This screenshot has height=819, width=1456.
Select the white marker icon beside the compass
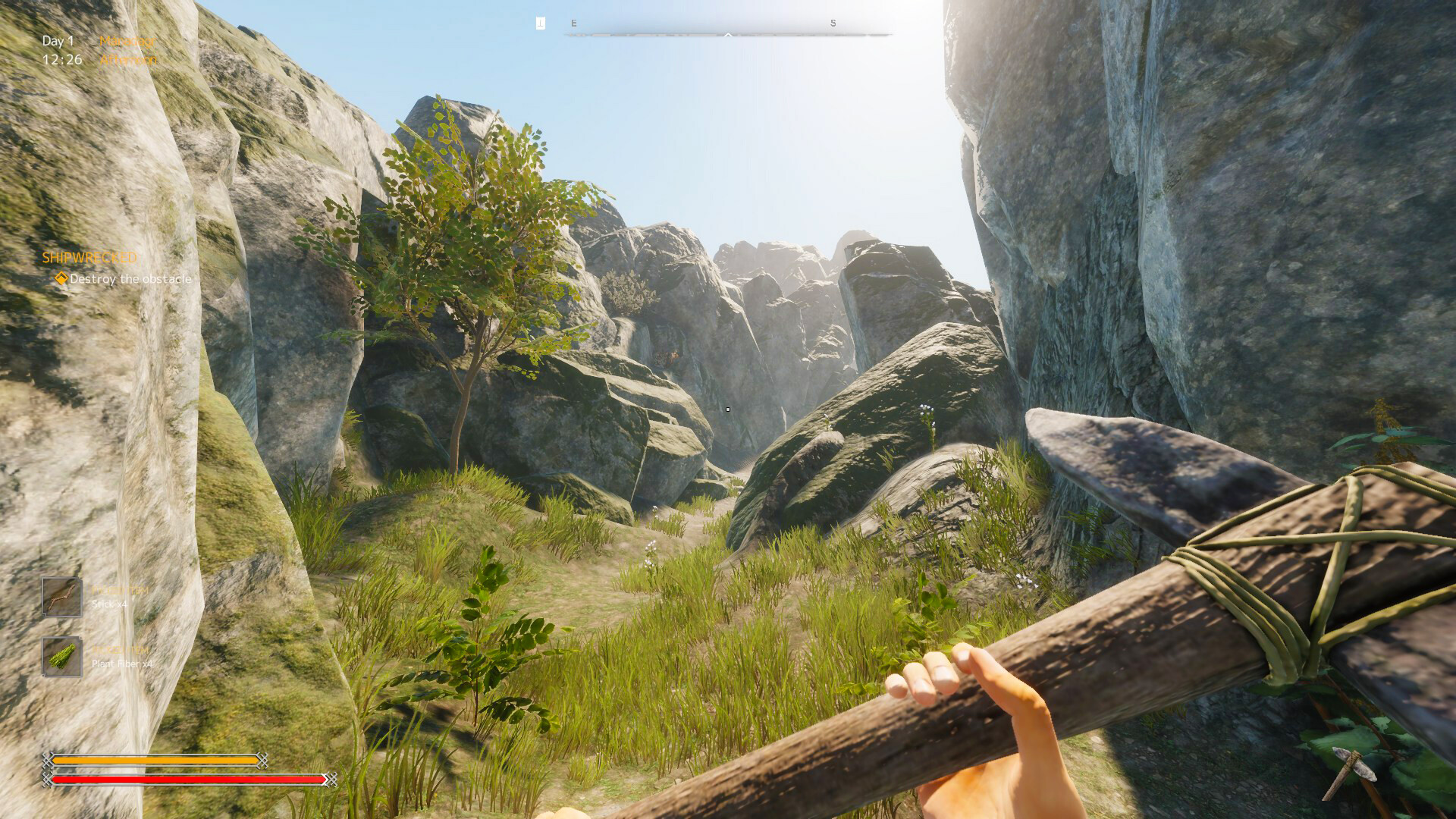(x=540, y=24)
